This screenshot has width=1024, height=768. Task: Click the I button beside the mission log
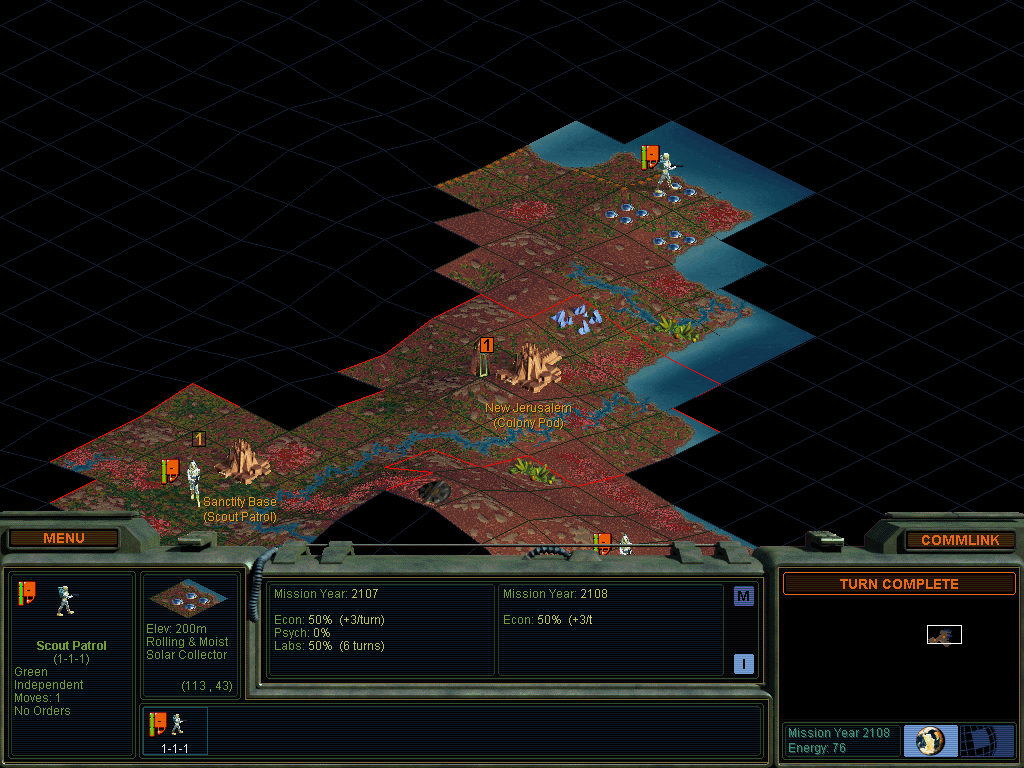tap(743, 664)
